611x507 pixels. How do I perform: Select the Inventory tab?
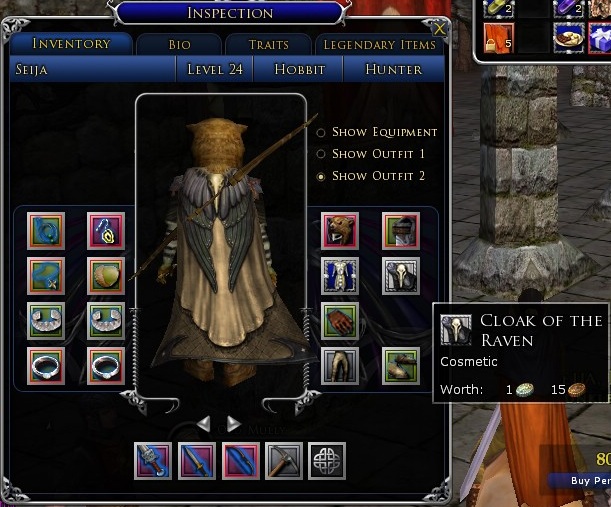tap(71, 44)
